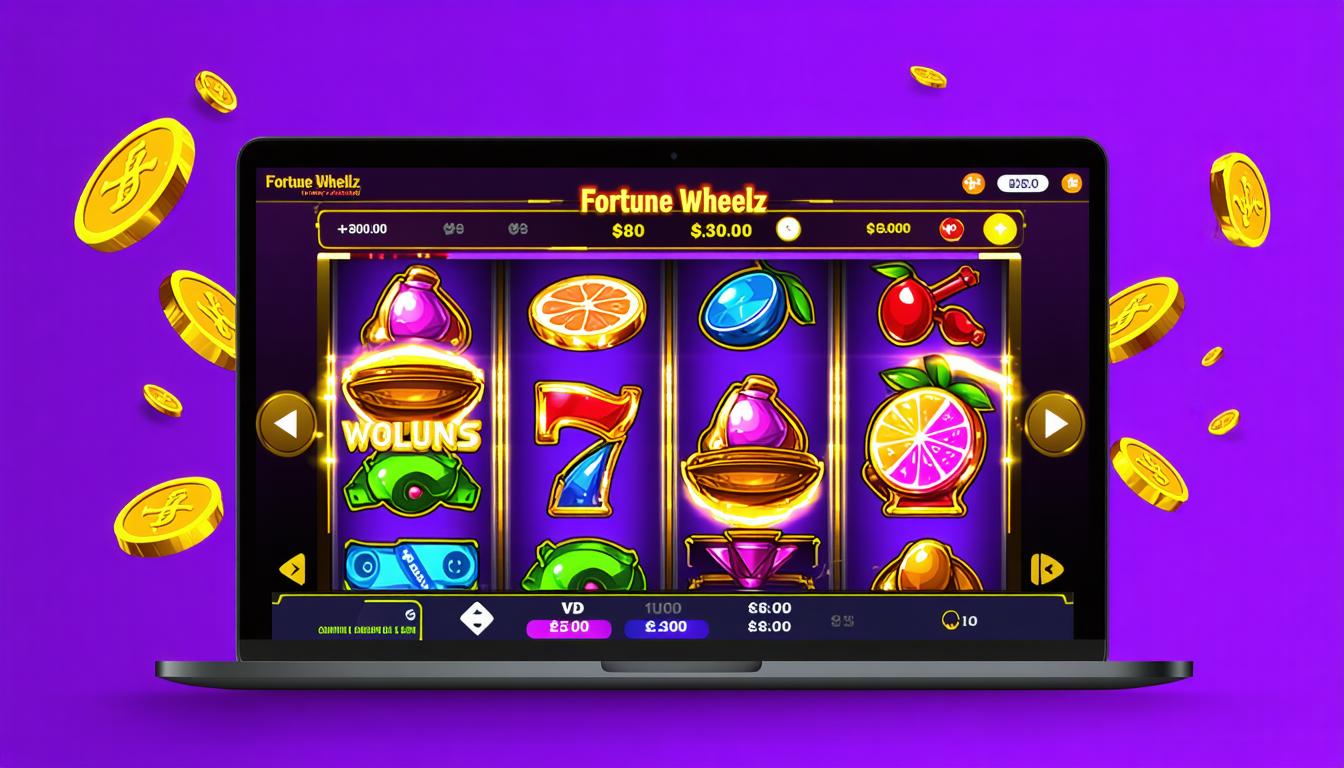Tap the red round icon in top bar
The height and width of the screenshot is (768, 1344).
click(x=949, y=229)
